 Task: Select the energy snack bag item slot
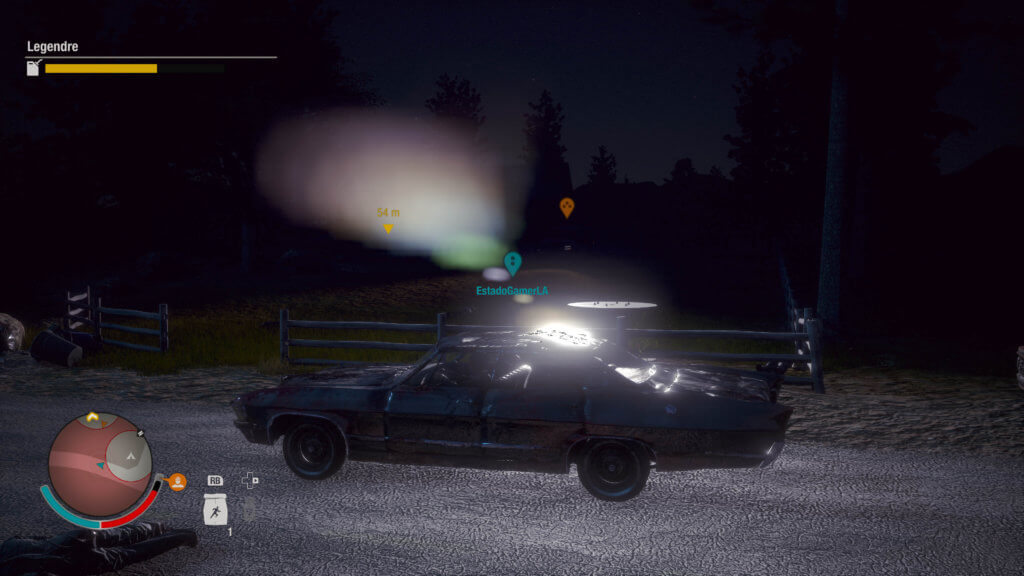215,510
